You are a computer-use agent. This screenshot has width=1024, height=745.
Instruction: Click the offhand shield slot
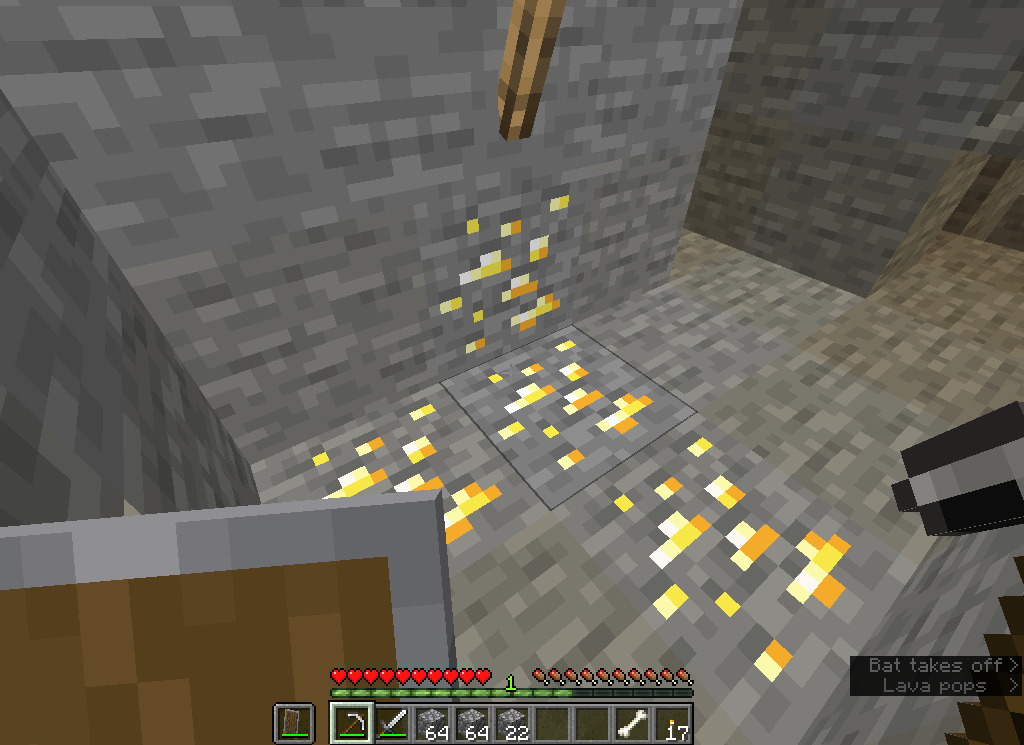point(291,721)
